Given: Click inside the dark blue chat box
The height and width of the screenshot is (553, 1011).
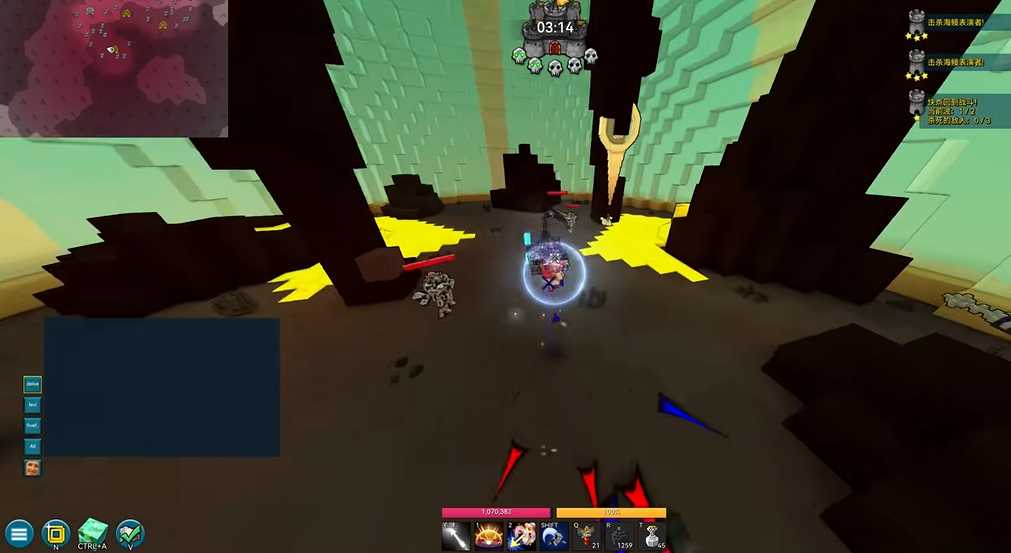Looking at the screenshot, I should [161, 387].
